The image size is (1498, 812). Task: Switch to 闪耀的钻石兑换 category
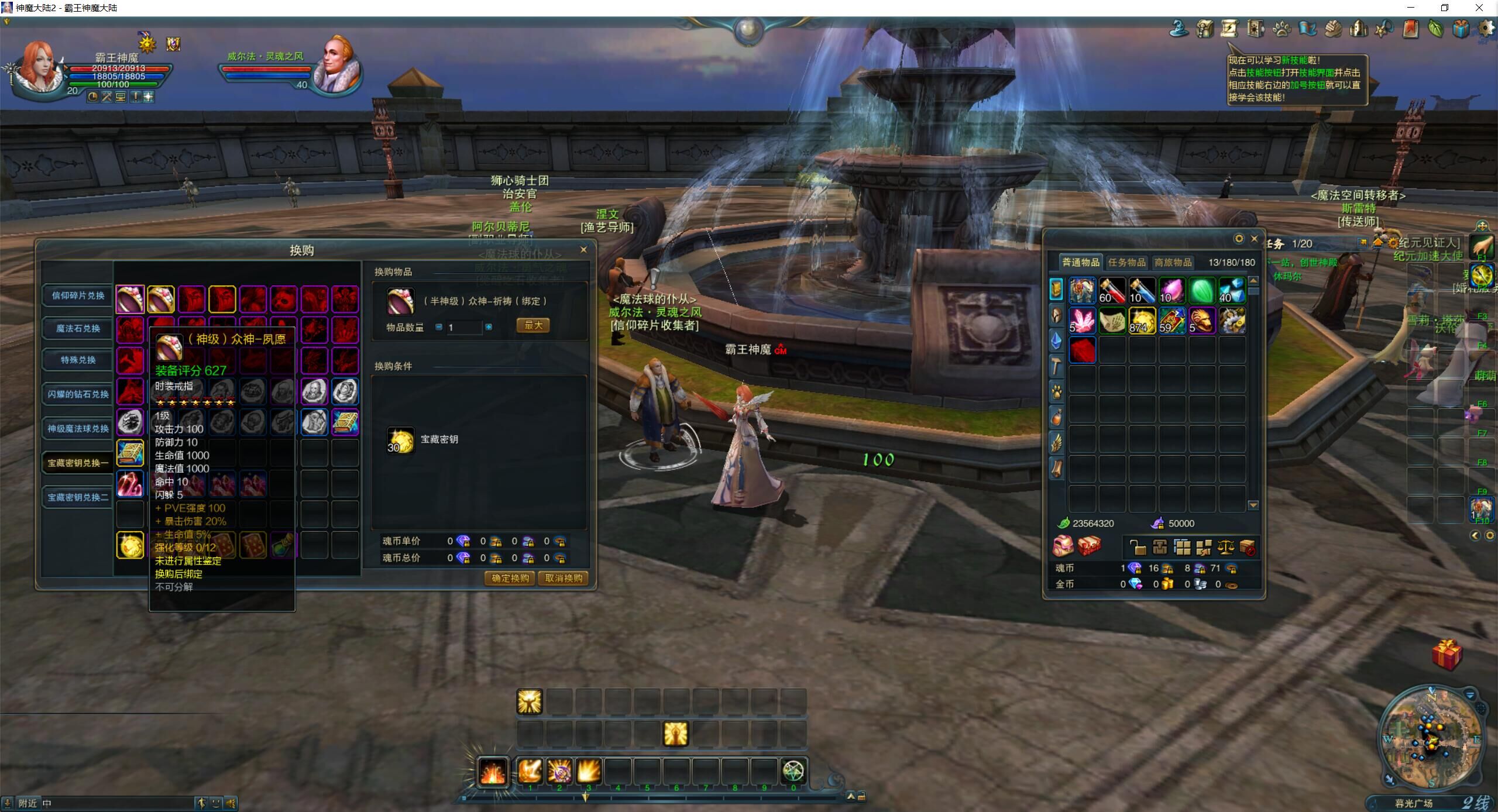coord(78,394)
